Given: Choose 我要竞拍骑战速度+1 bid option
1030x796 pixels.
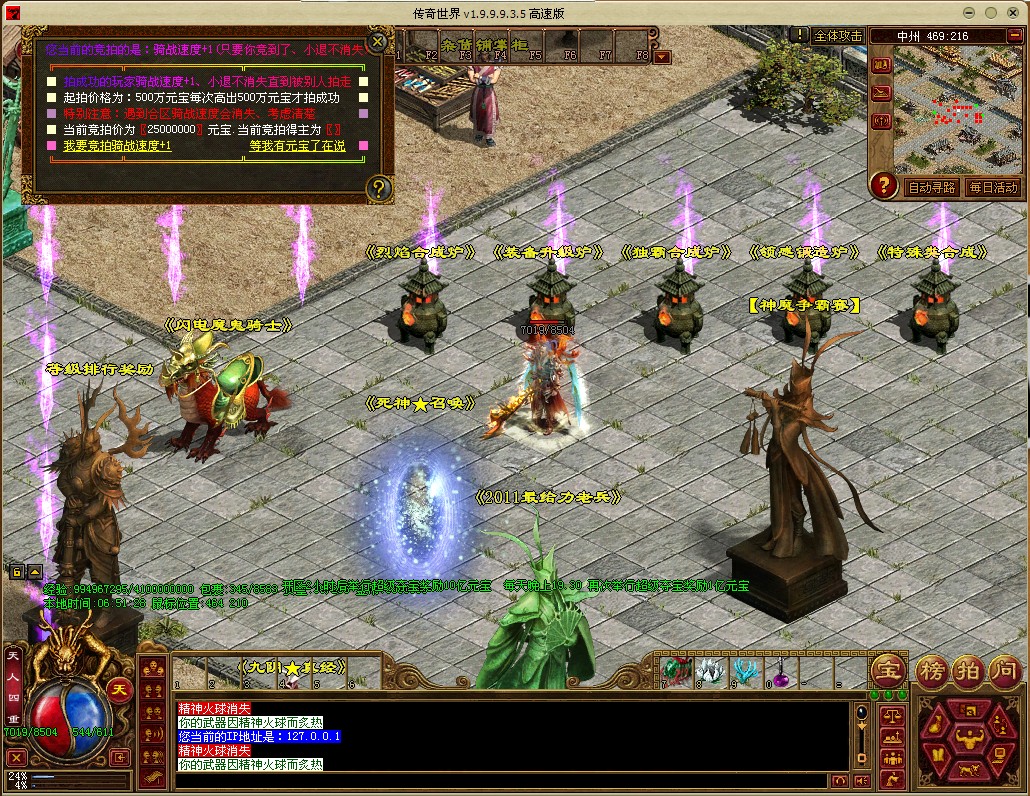Looking at the screenshot, I should (117, 146).
